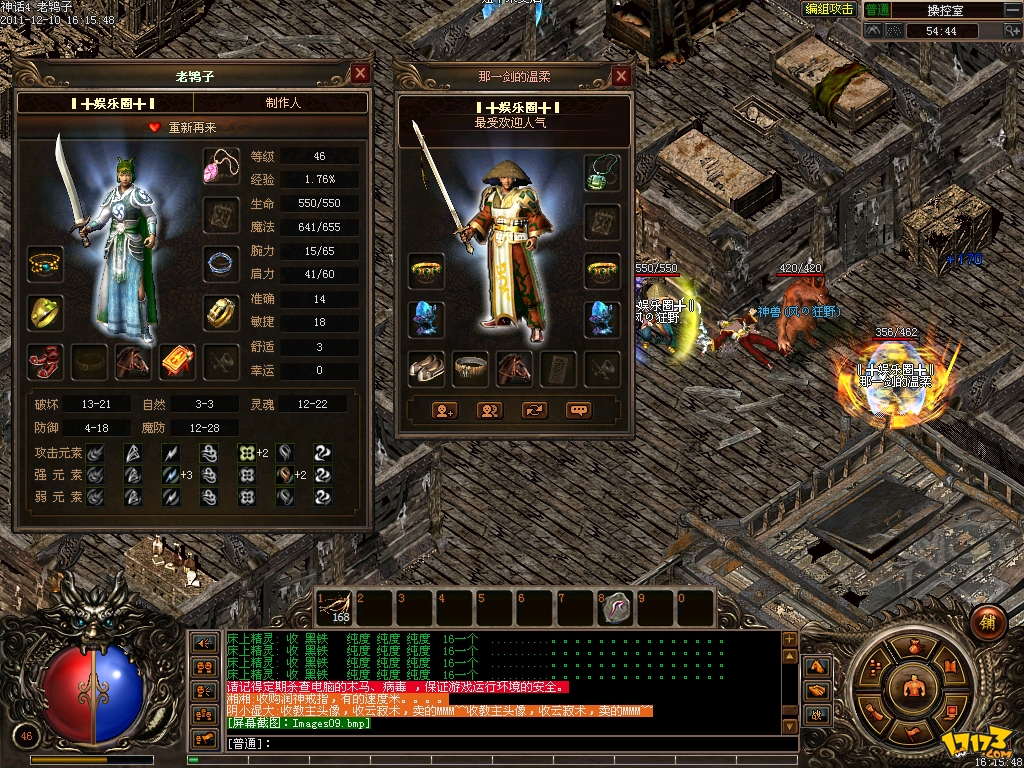This screenshot has width=1024, height=768.
Task: Click the group invite button in inspect panel
Action: click(x=489, y=410)
